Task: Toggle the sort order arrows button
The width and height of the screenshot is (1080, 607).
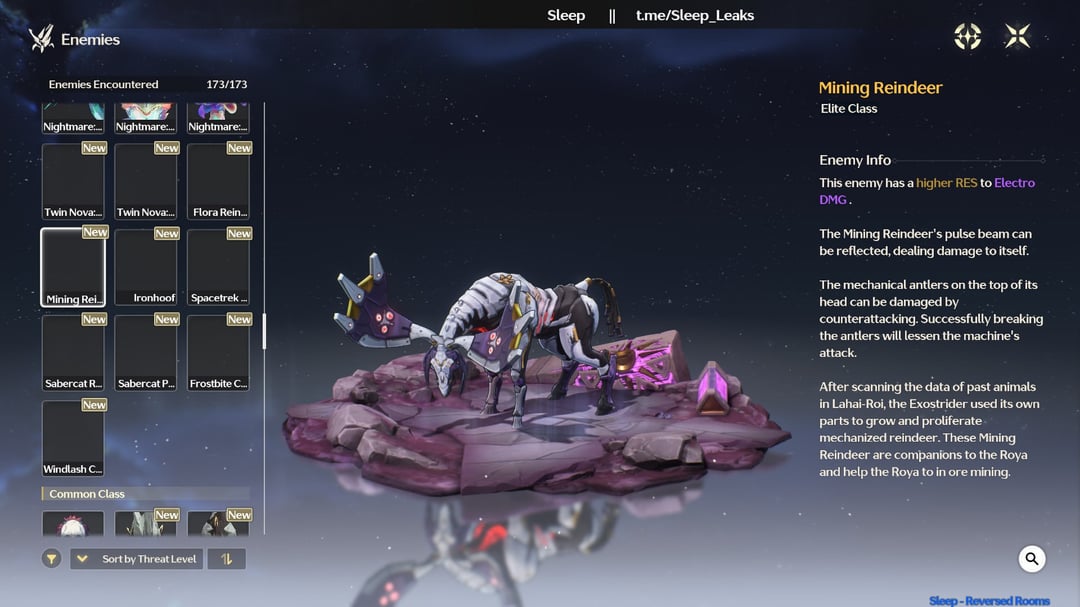Action: click(x=226, y=559)
